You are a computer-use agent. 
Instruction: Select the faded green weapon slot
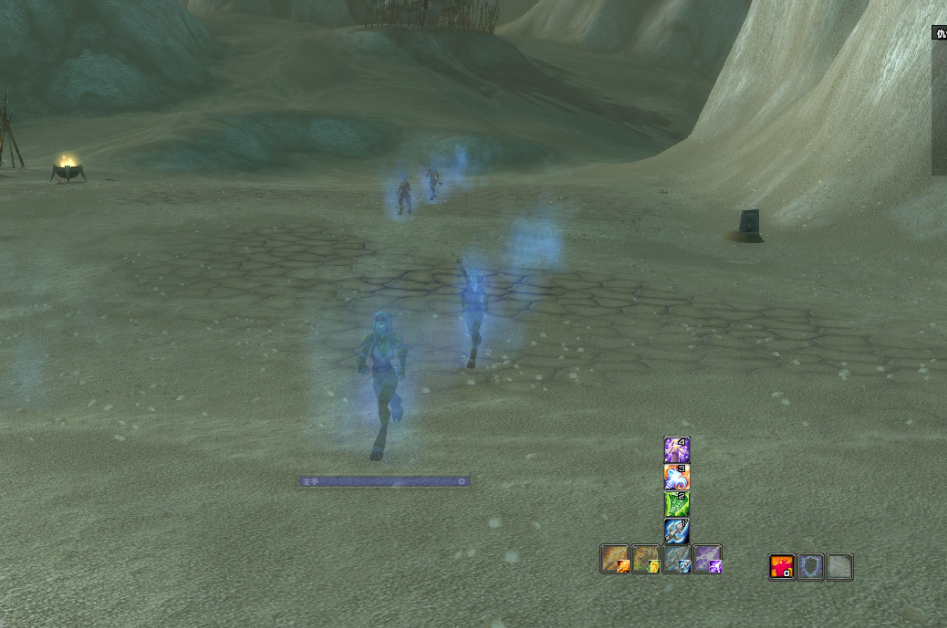pyautogui.click(x=646, y=559)
